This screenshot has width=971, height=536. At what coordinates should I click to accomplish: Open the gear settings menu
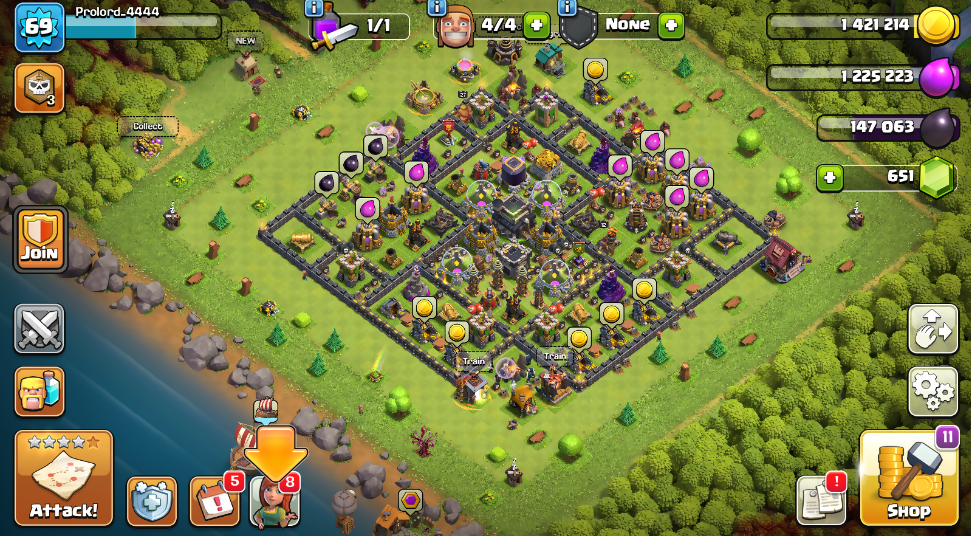[x=932, y=390]
